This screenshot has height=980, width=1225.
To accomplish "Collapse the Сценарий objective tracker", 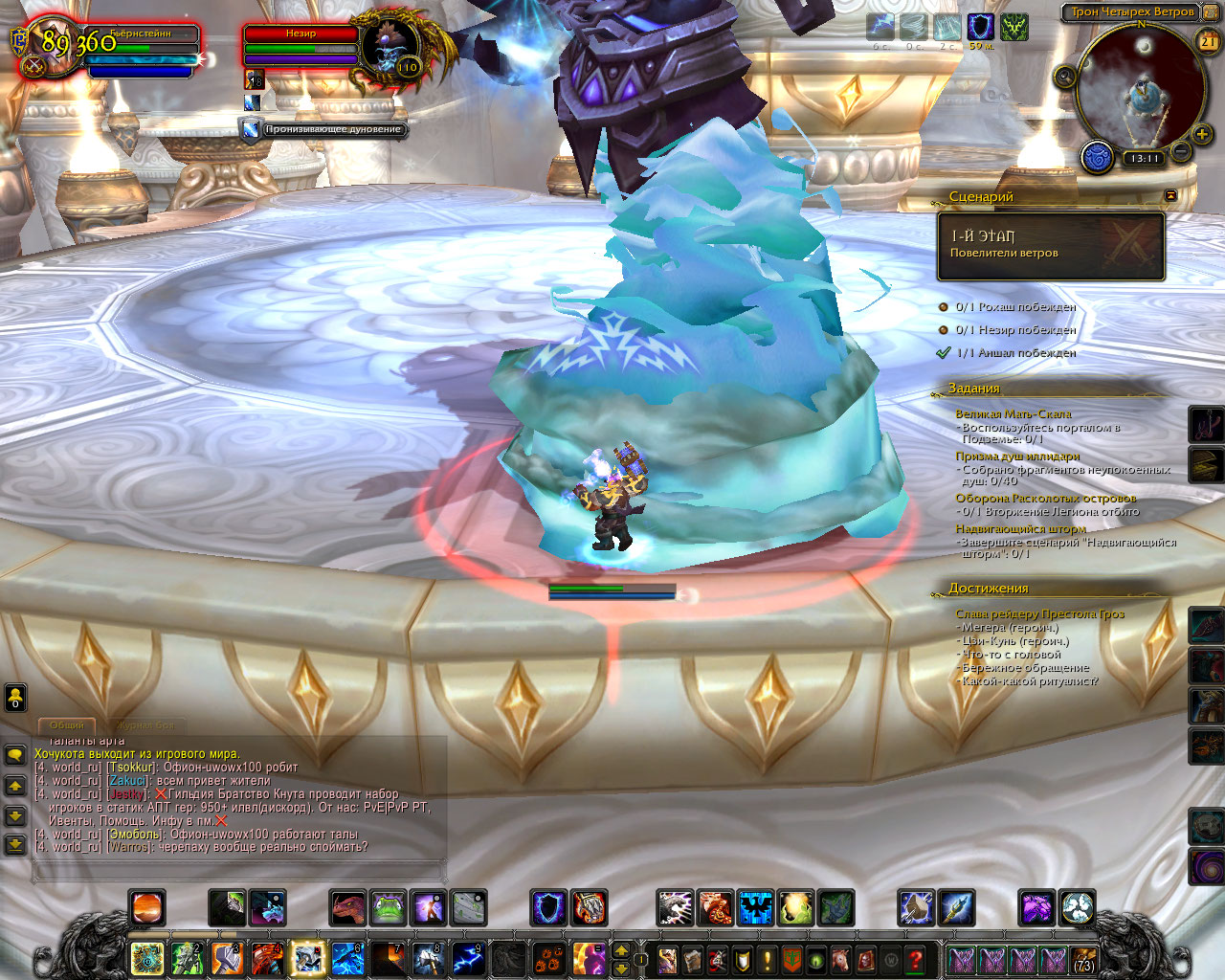I will [x=1170, y=195].
